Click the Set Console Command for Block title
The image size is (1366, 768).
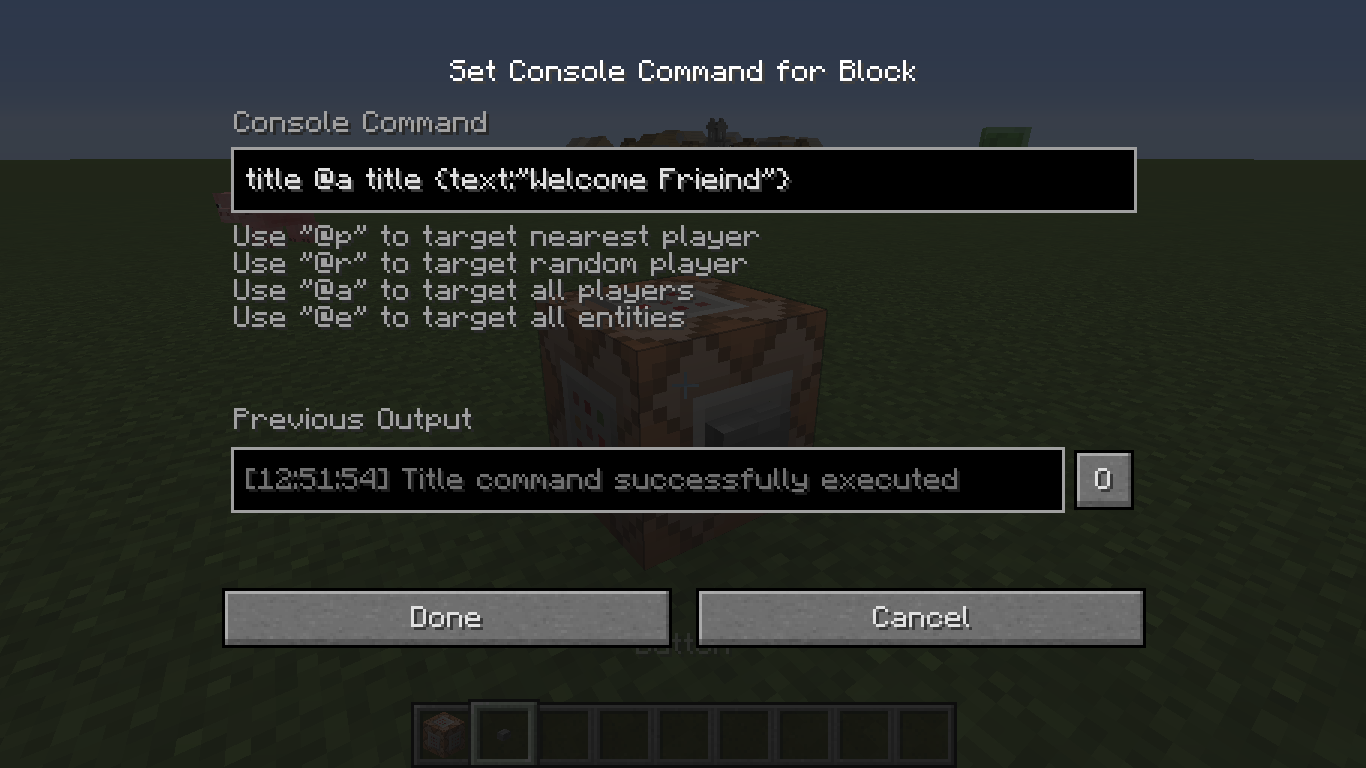coord(683,71)
